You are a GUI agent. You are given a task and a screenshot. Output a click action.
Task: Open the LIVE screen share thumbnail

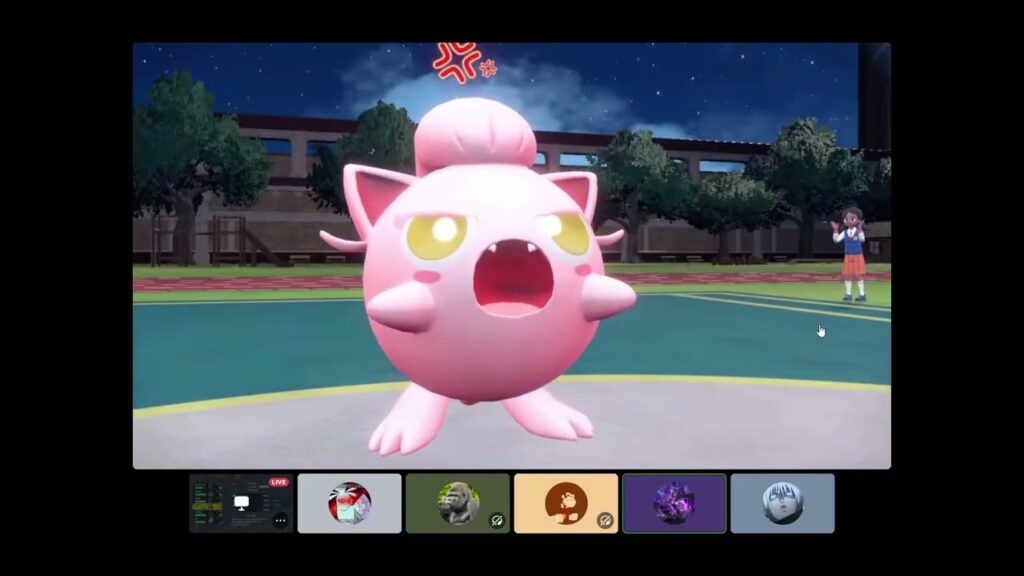(240, 502)
